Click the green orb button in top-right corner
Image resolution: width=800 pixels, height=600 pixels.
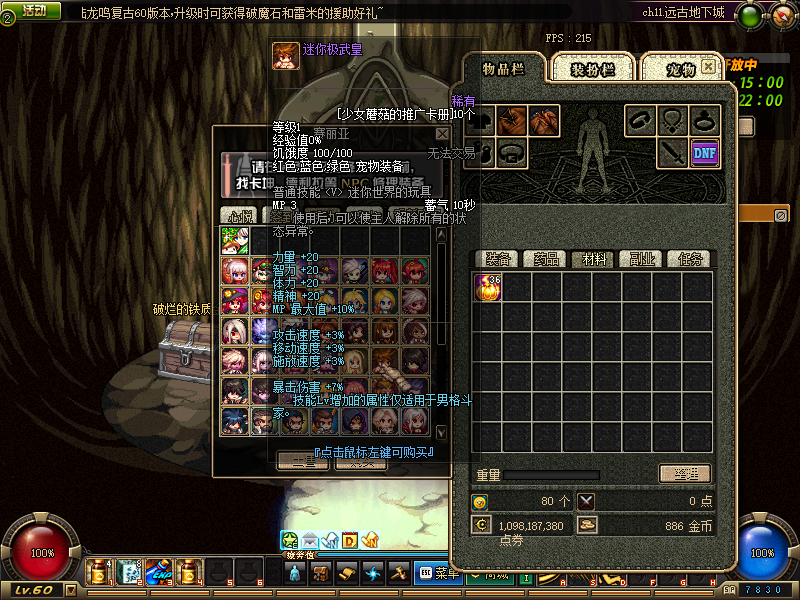[750, 15]
